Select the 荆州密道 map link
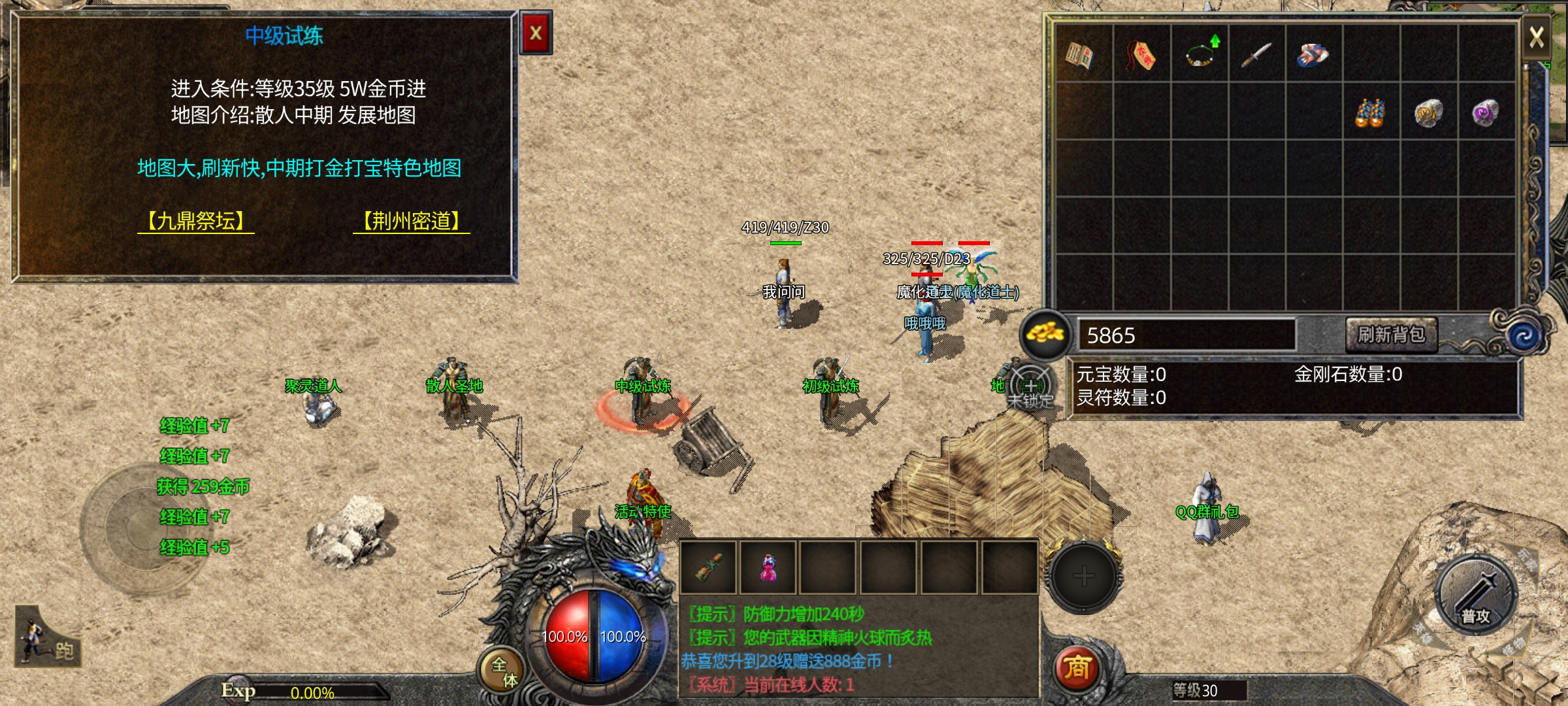This screenshot has height=706, width=1568. click(x=412, y=221)
